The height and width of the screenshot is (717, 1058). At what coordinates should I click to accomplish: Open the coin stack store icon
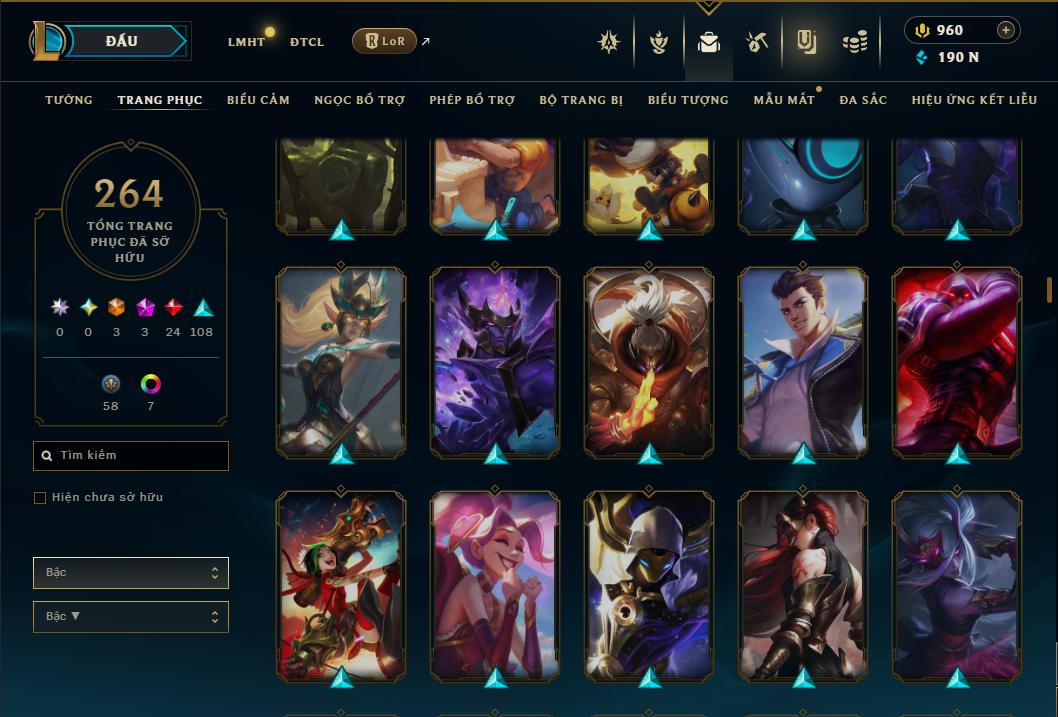point(854,42)
